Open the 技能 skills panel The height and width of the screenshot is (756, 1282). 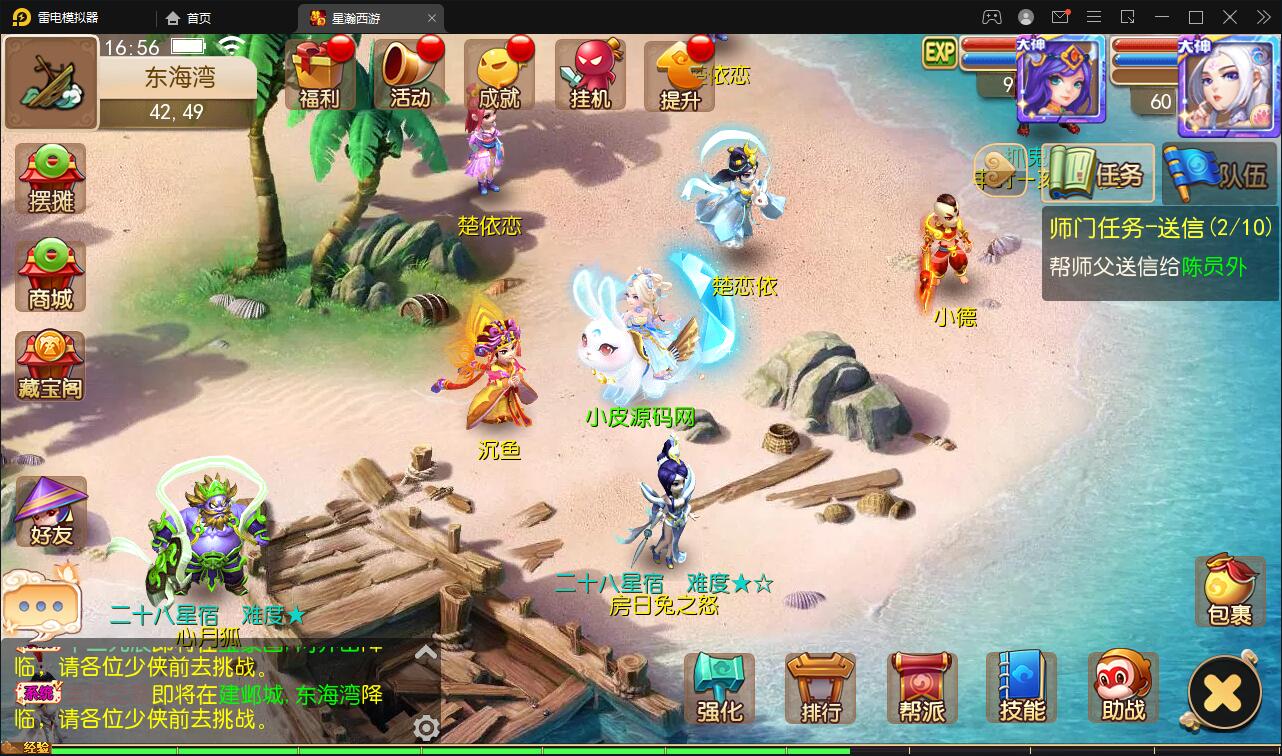coord(1021,687)
